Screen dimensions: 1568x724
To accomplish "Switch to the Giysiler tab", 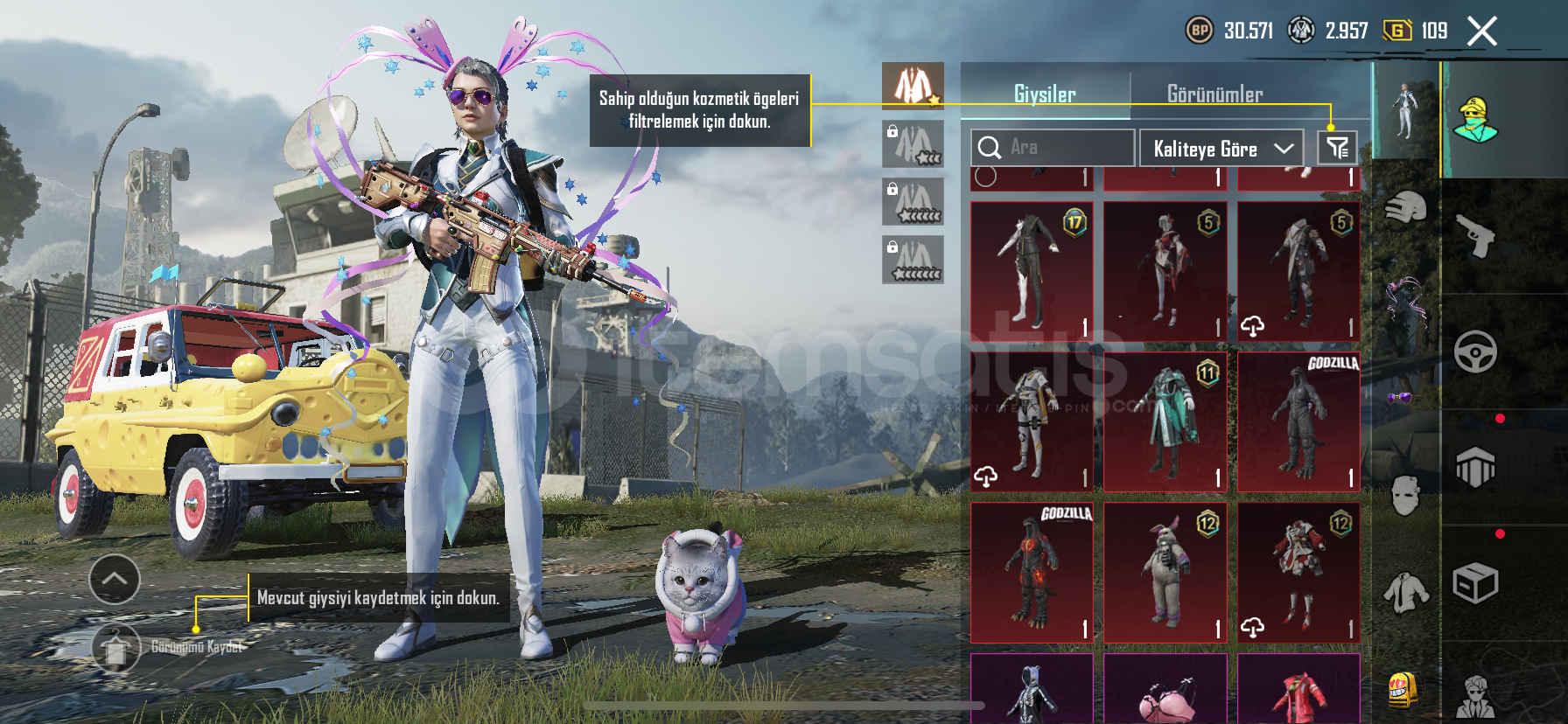I will pos(1045,94).
